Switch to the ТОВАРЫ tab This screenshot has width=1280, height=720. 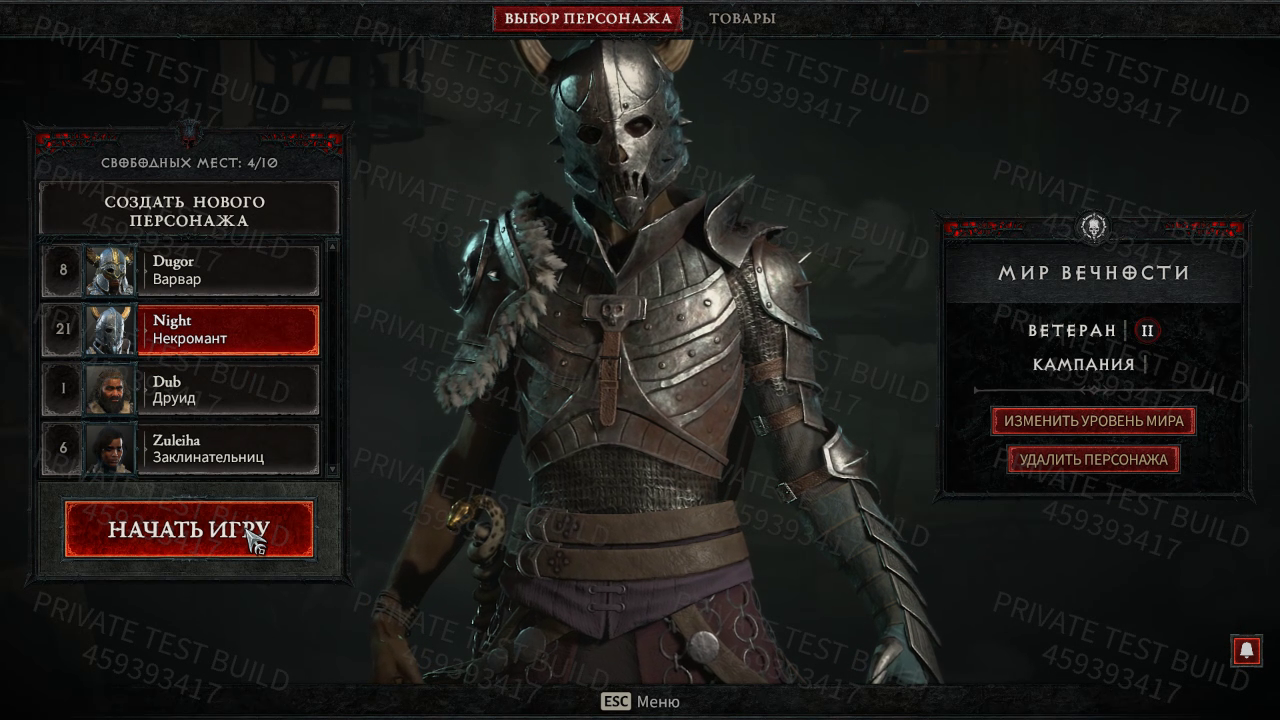point(744,17)
